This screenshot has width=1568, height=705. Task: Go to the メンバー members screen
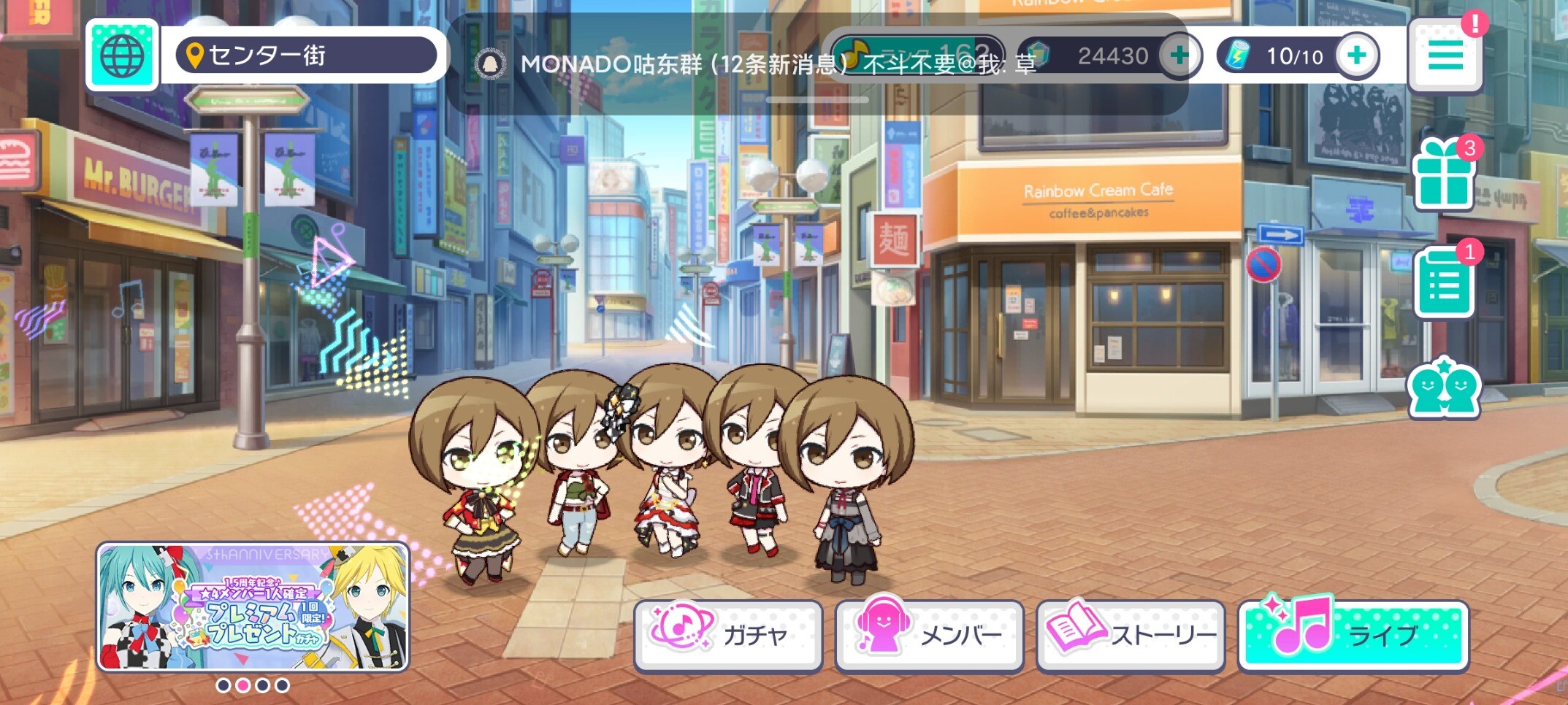coord(929,635)
